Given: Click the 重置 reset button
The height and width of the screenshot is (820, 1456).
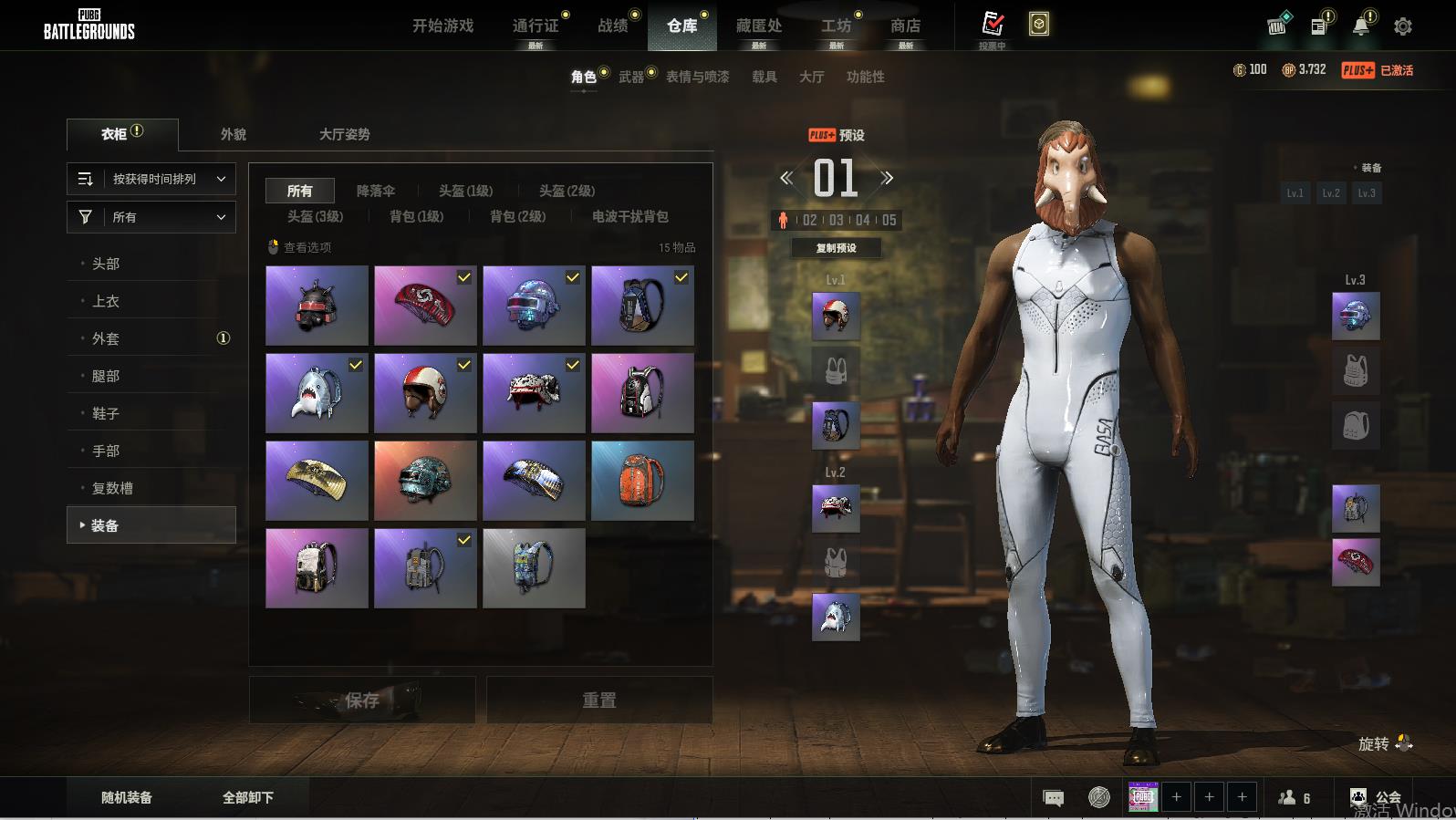Looking at the screenshot, I should click(599, 701).
